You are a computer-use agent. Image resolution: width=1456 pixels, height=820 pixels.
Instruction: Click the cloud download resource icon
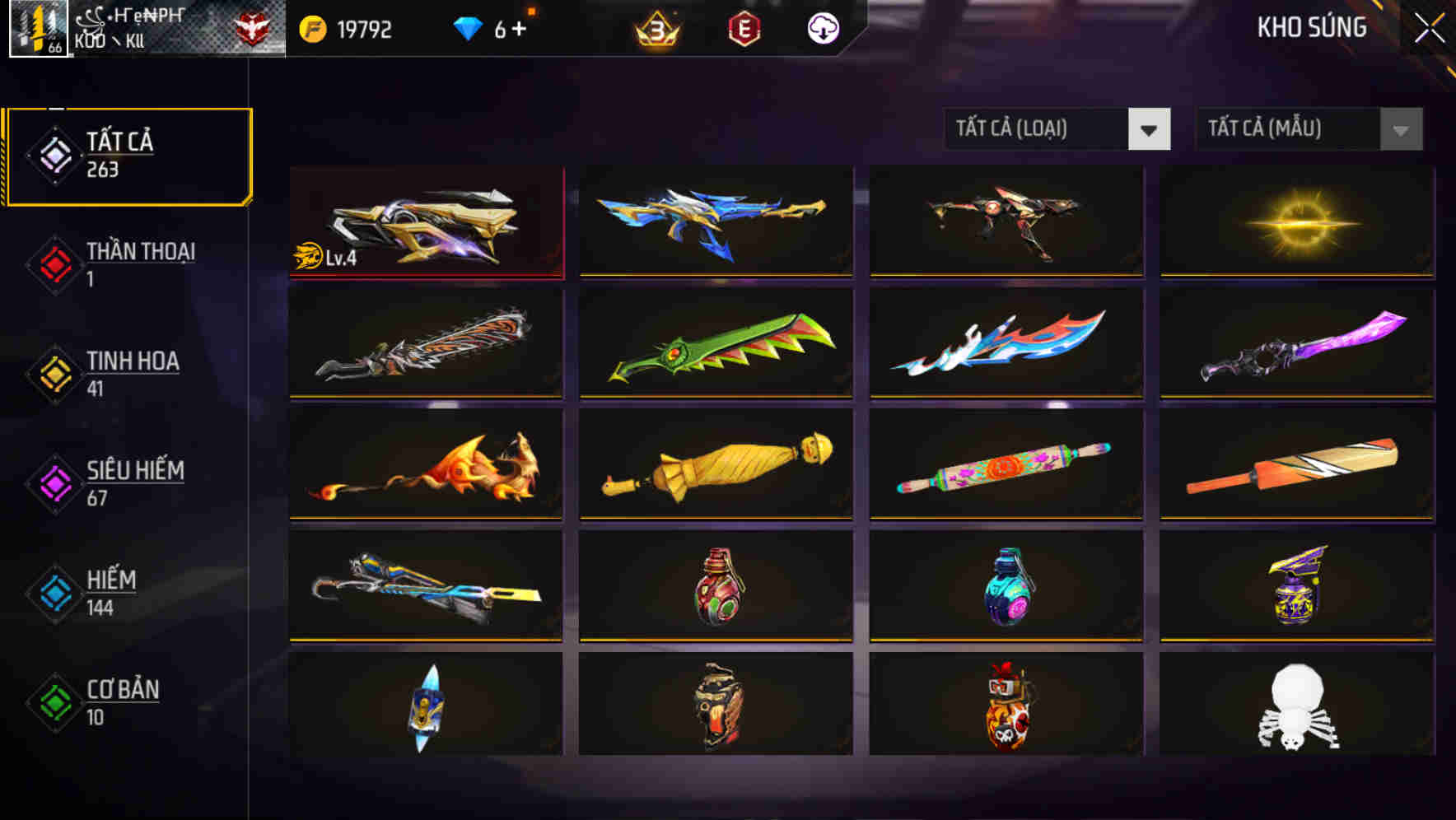[x=822, y=28]
